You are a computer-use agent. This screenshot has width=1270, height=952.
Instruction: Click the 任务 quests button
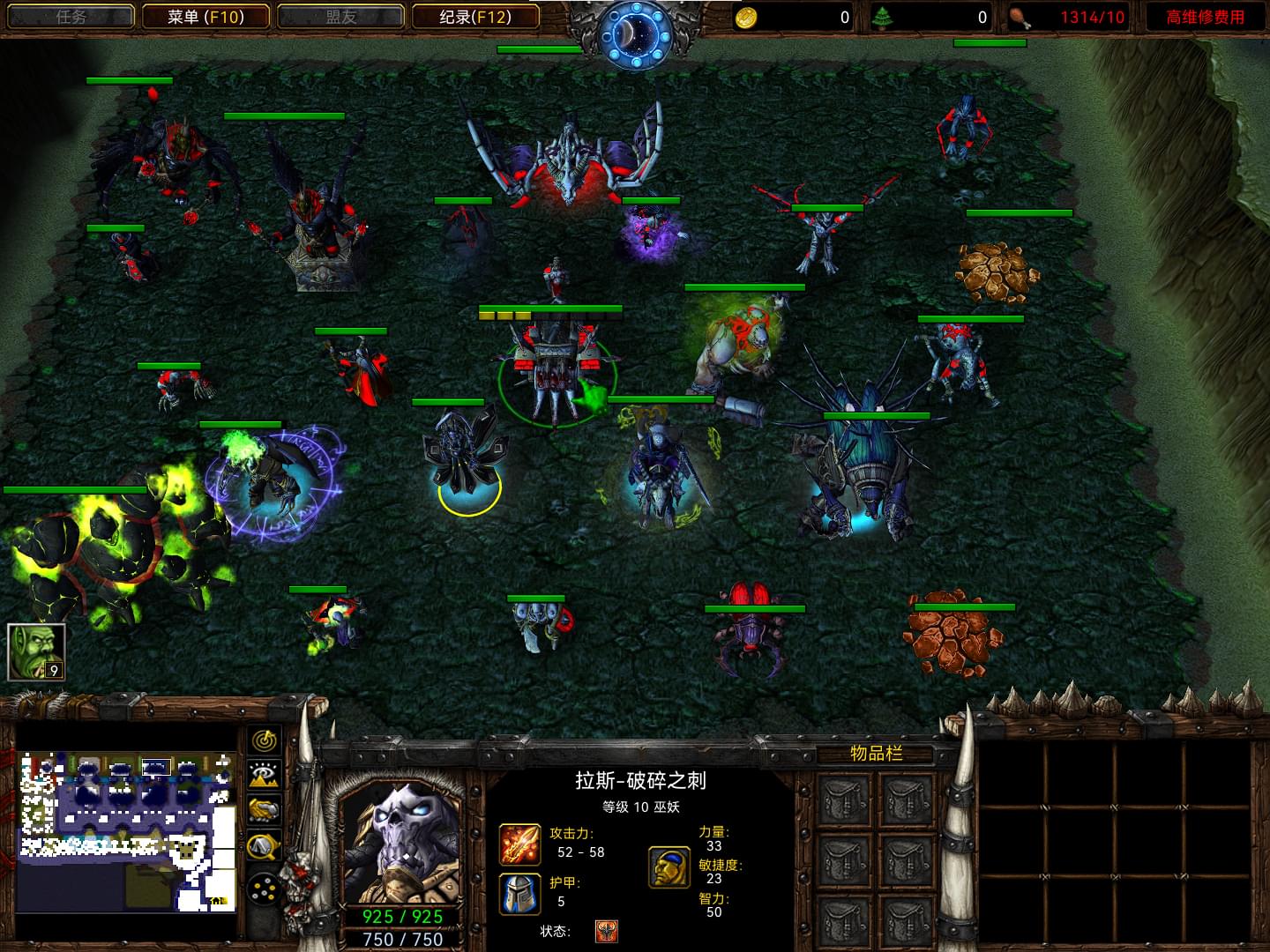(71, 17)
